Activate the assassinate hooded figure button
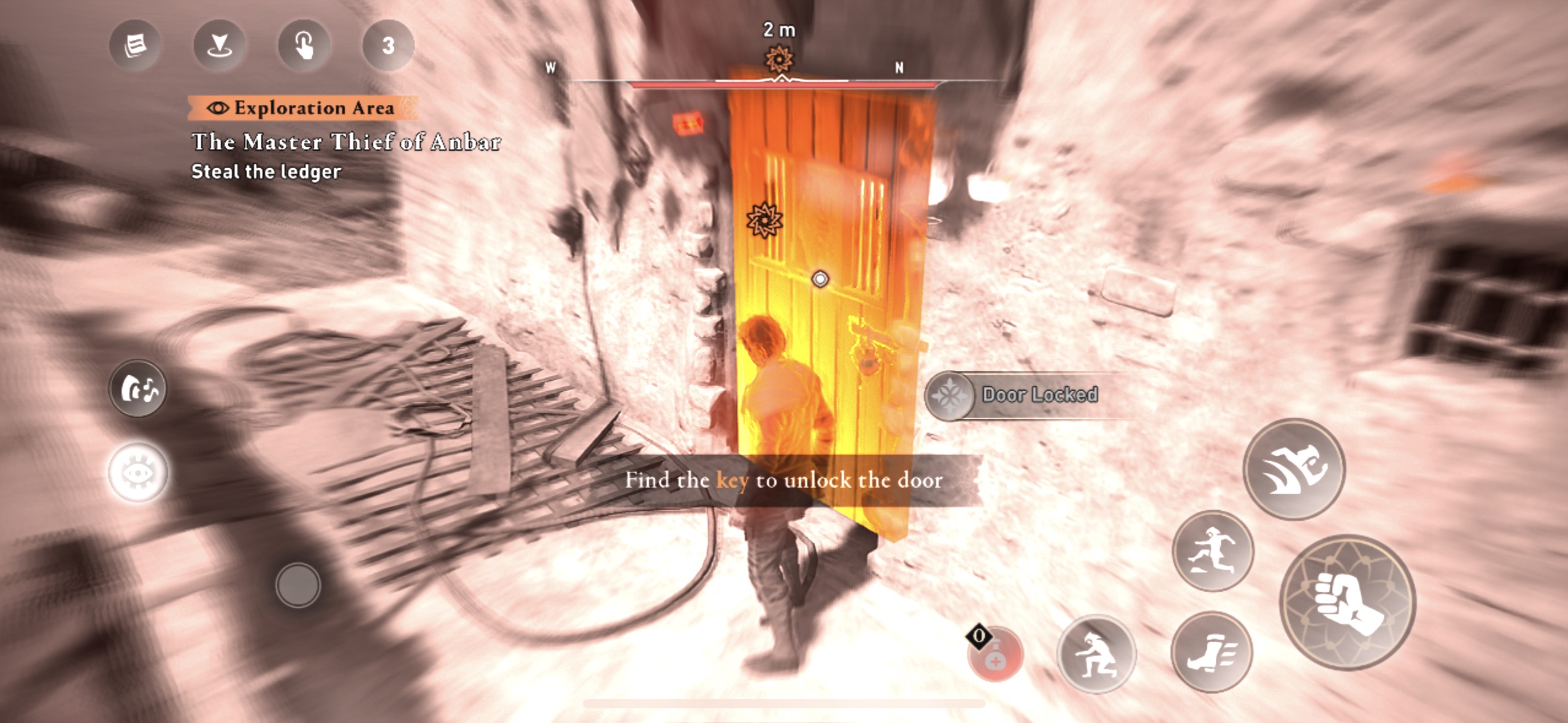 click(1294, 469)
